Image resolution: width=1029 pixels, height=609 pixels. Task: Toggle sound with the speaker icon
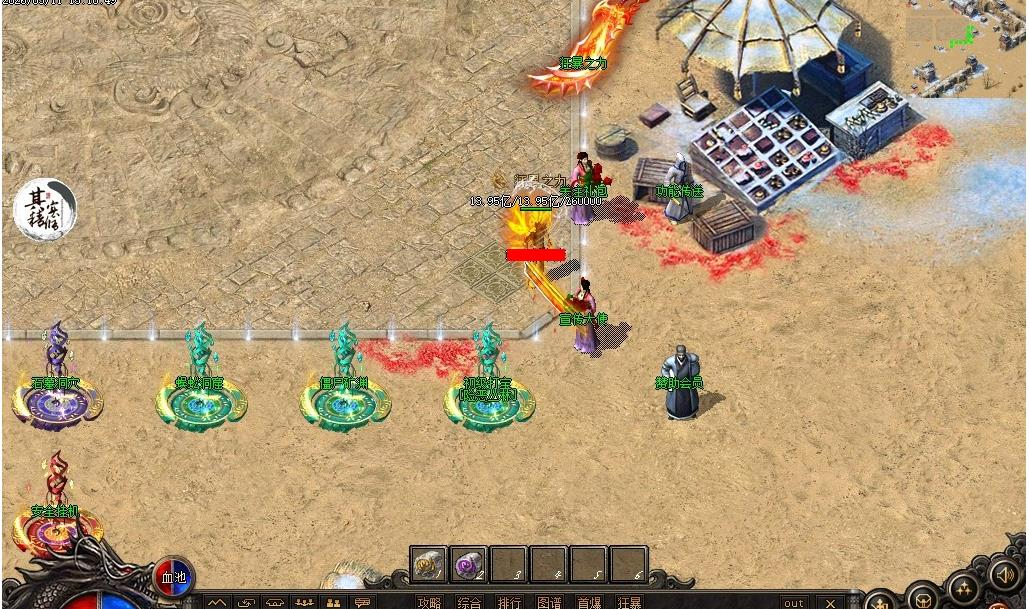pos(1004,574)
